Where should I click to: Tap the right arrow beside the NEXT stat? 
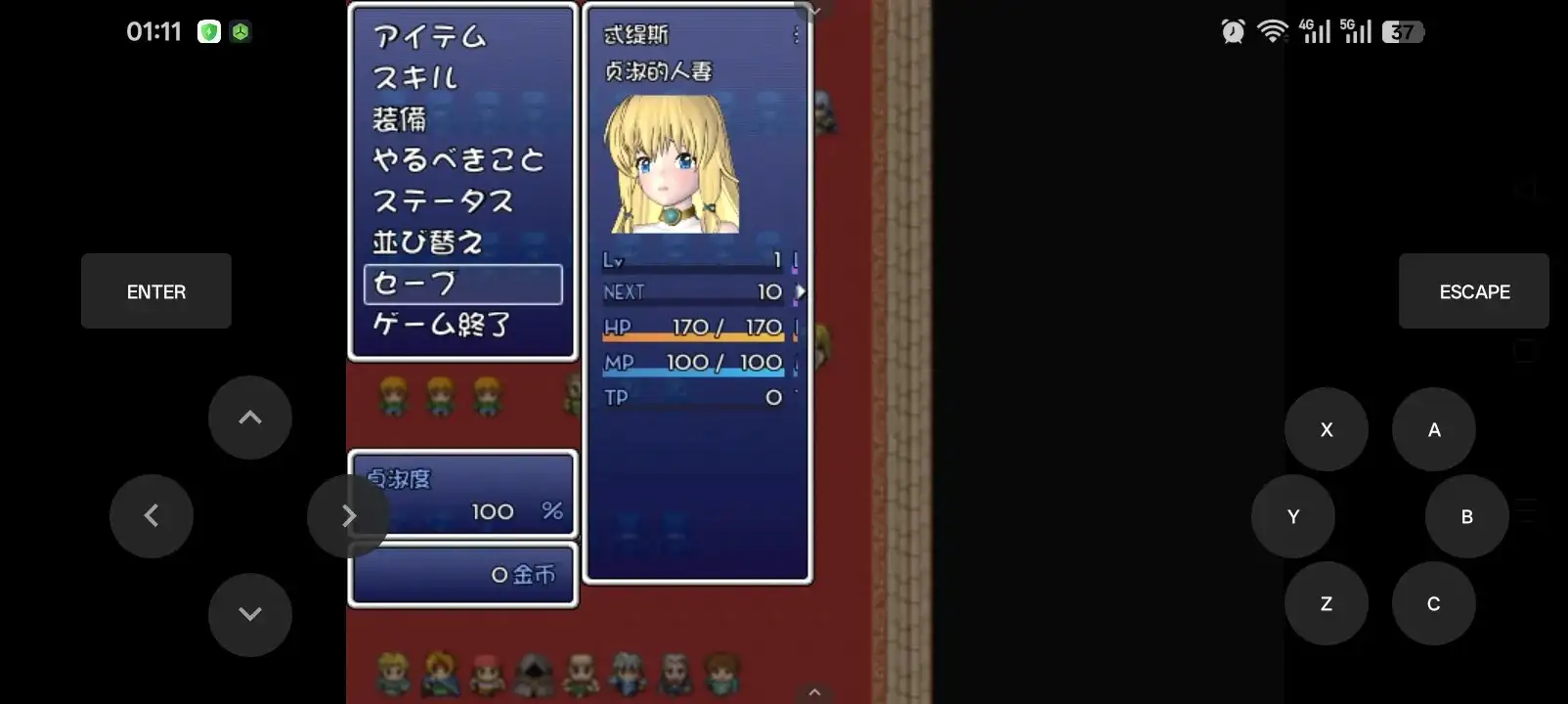[800, 290]
